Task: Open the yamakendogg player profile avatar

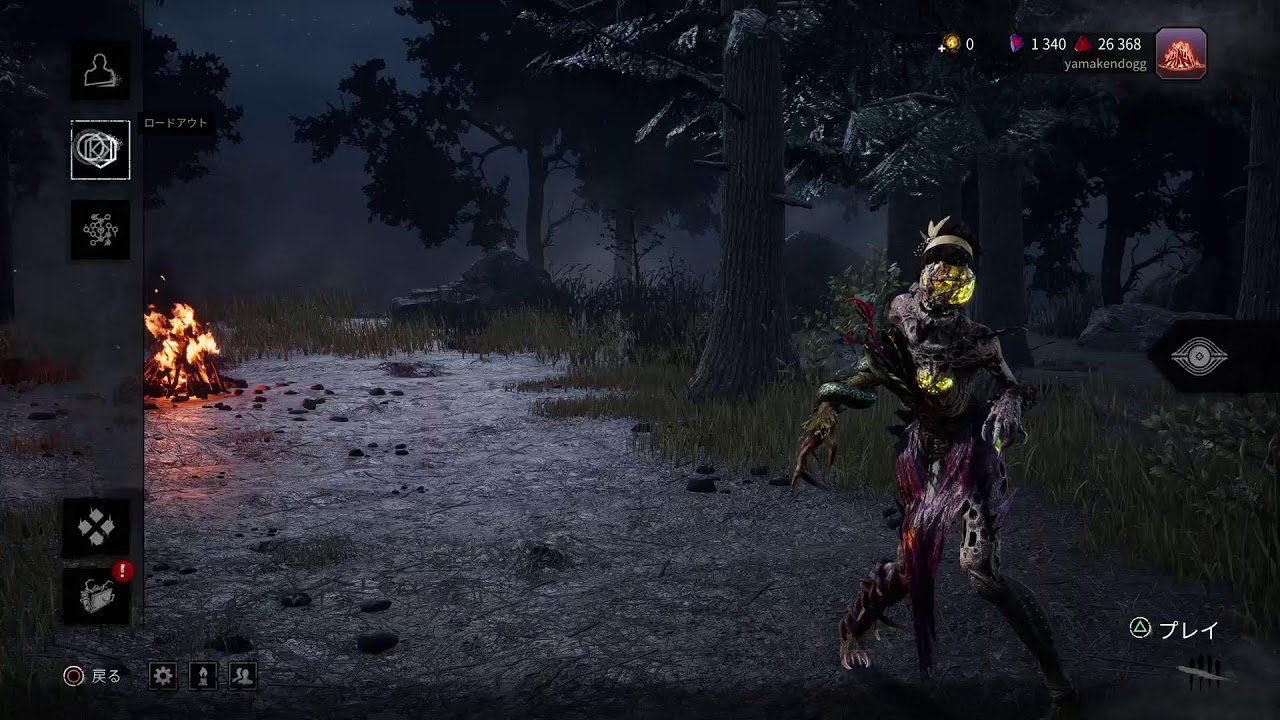Action: pyautogui.click(x=1181, y=53)
